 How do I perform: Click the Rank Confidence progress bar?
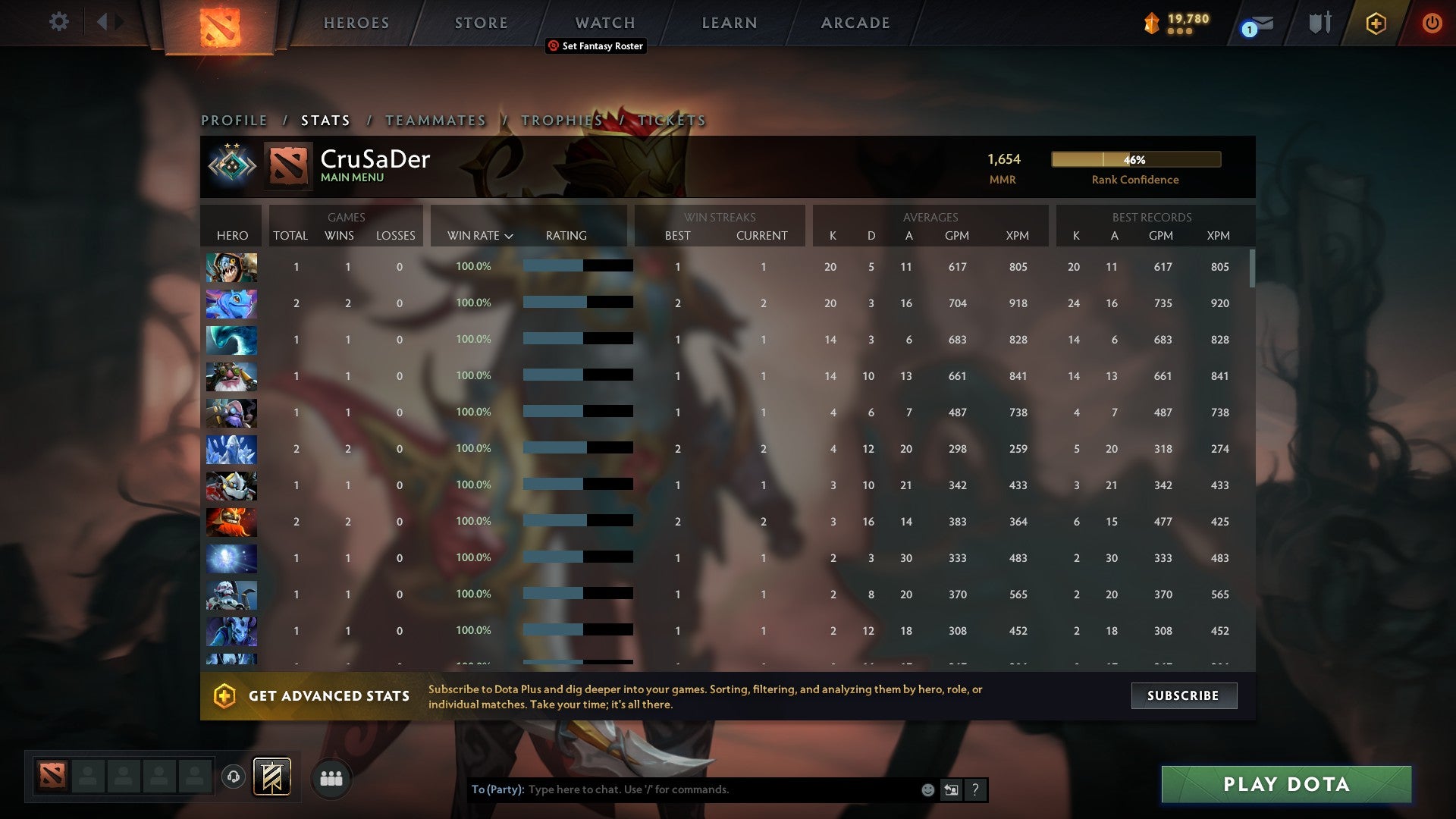[1135, 159]
